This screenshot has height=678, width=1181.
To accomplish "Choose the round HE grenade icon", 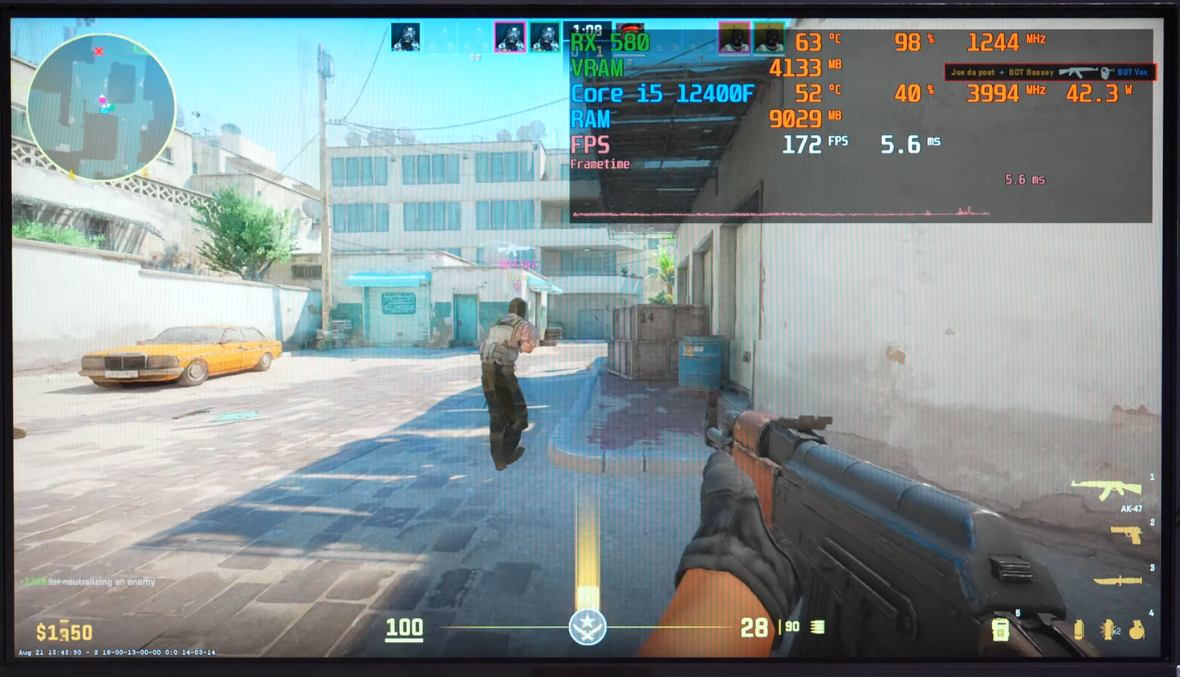I will pos(1137,630).
